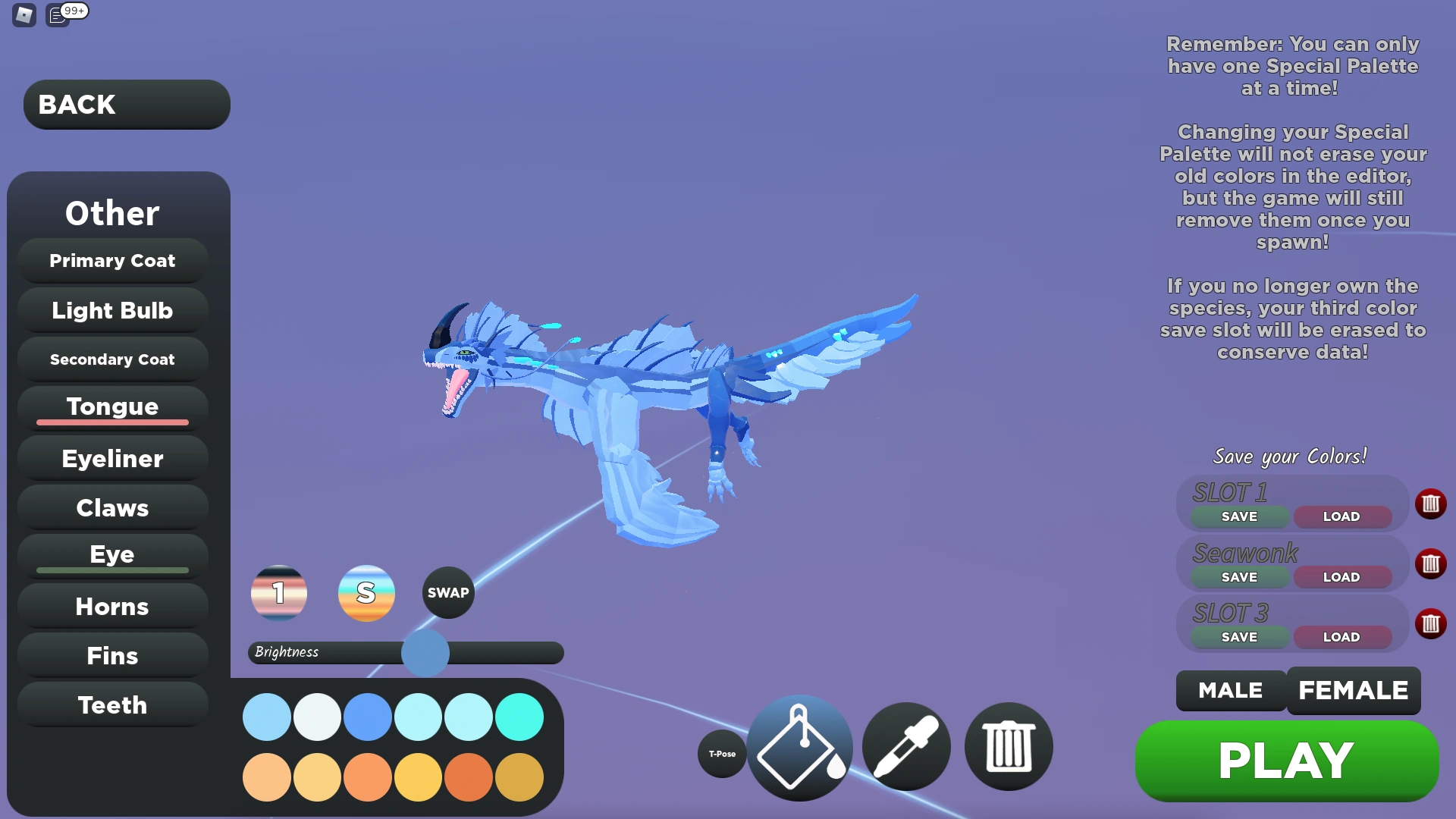Delete SLOT 1 via its trash icon

[1432, 504]
